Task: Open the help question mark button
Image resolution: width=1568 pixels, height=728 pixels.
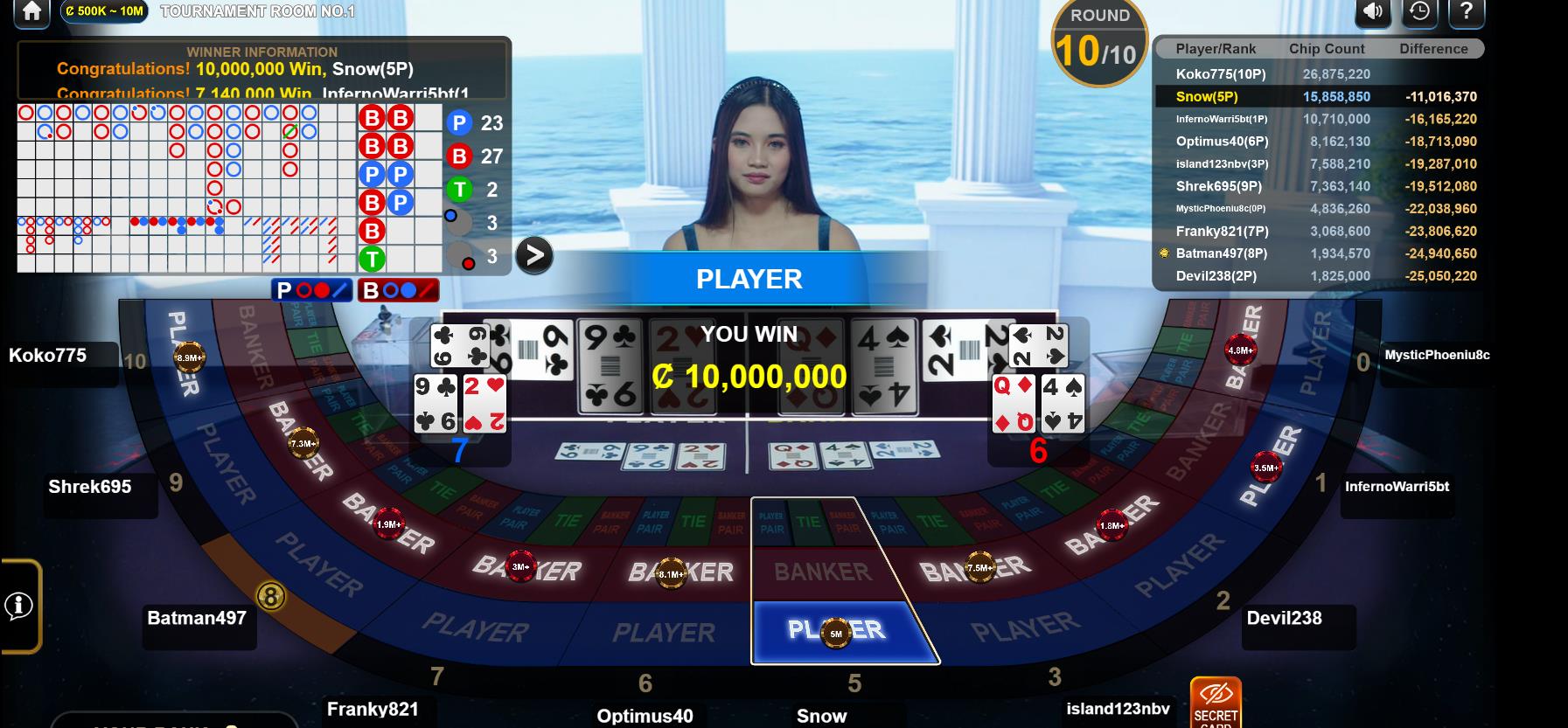Action: 1467,11
